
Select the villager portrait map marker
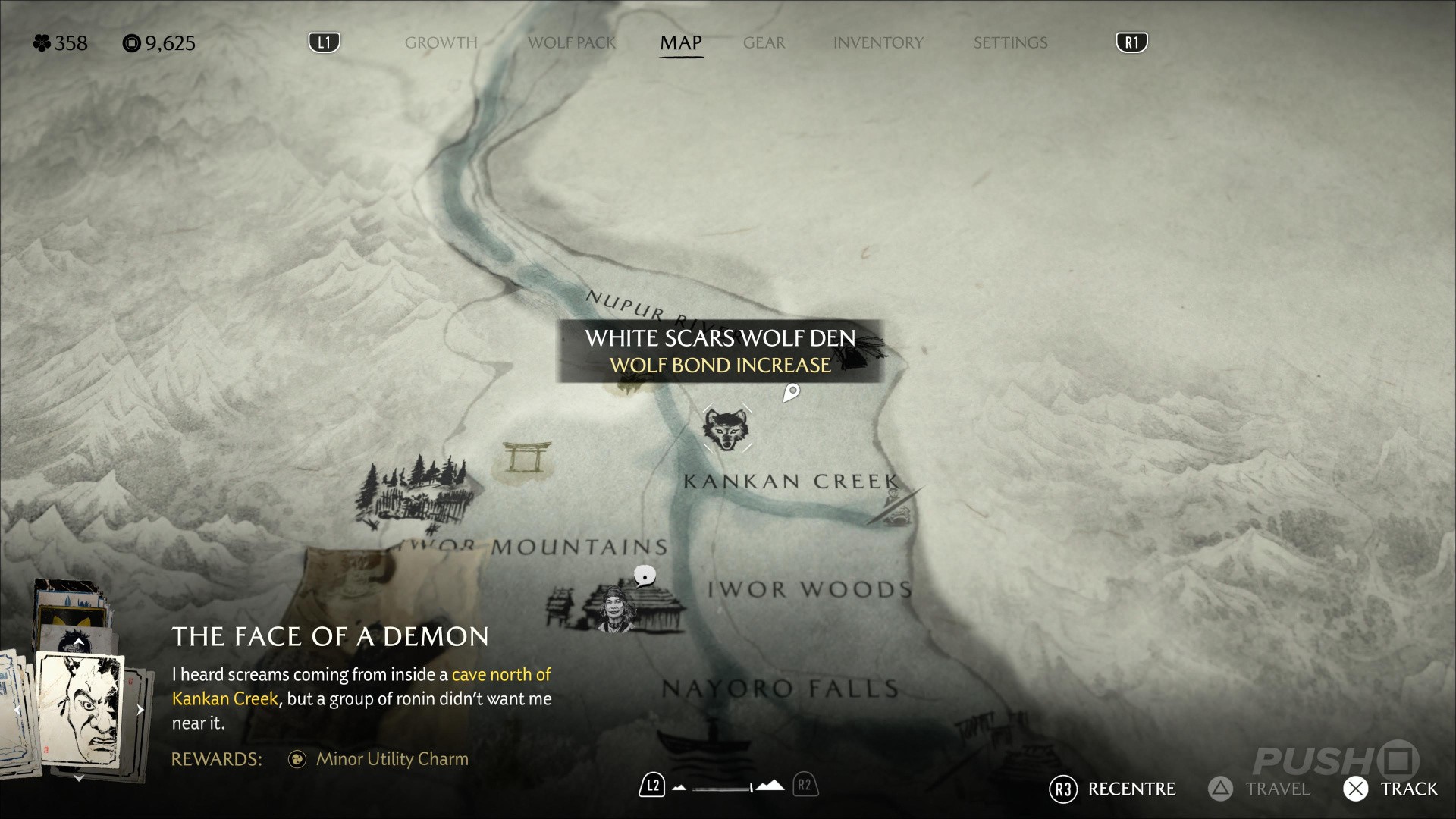(613, 610)
